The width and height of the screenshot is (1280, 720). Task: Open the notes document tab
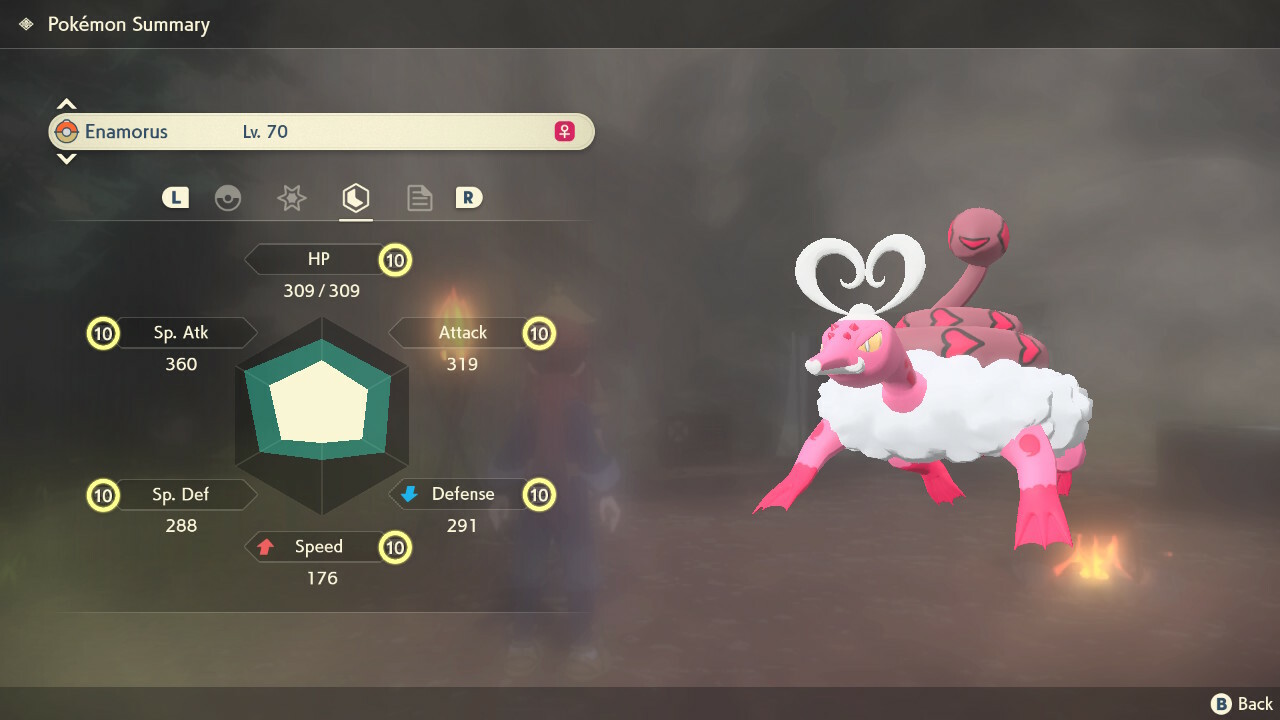[x=419, y=198]
